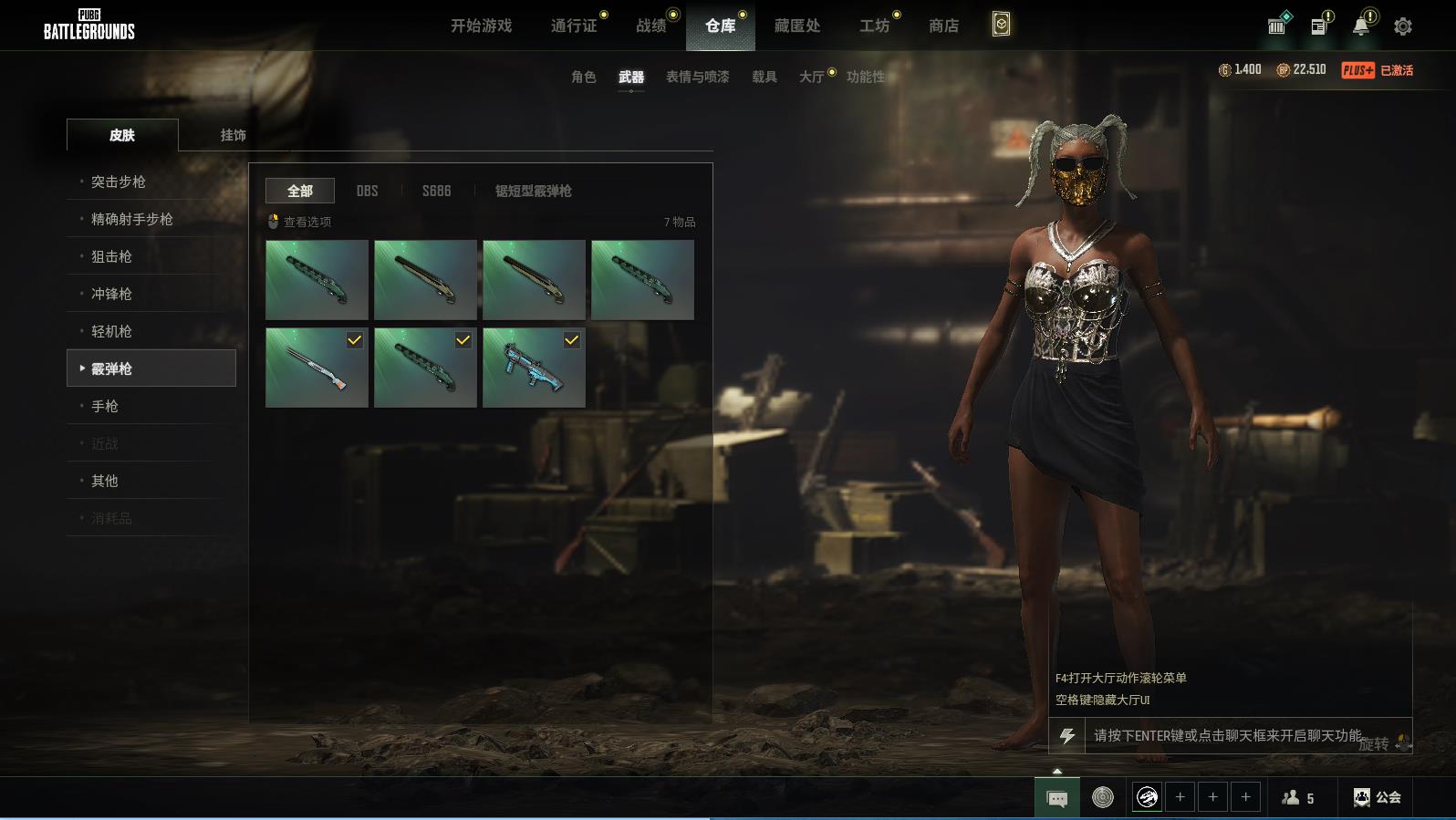Open the 开始游戏 start game menu

(x=481, y=26)
